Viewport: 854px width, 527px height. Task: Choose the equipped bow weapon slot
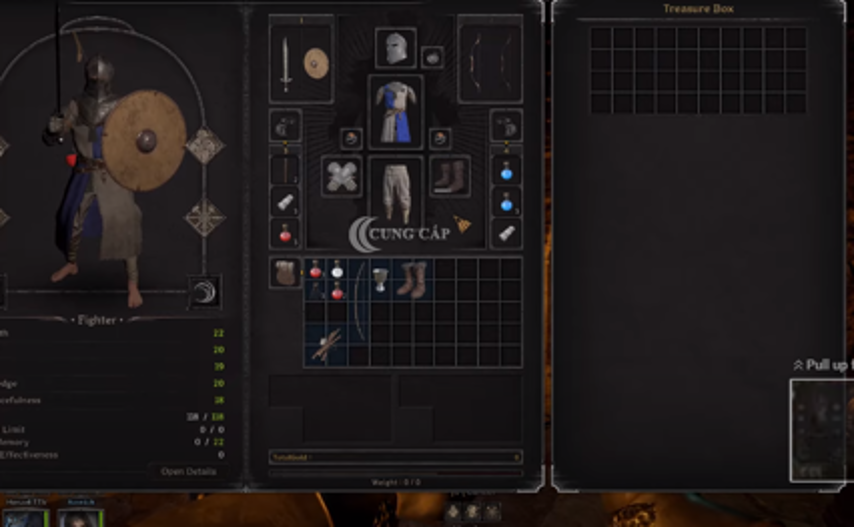pos(490,64)
